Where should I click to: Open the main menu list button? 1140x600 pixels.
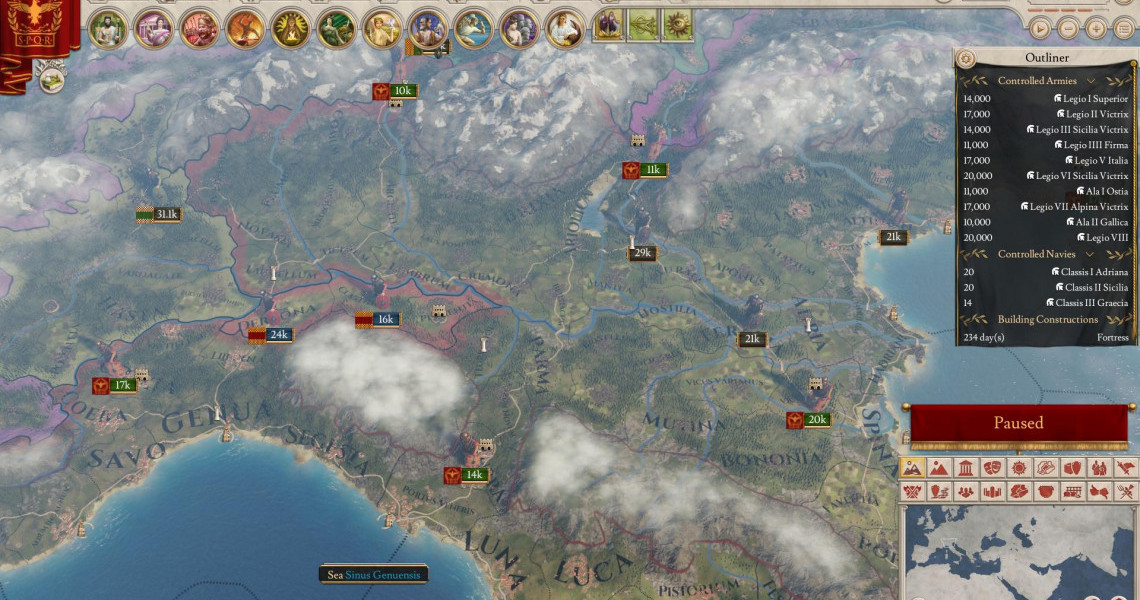tap(1124, 29)
